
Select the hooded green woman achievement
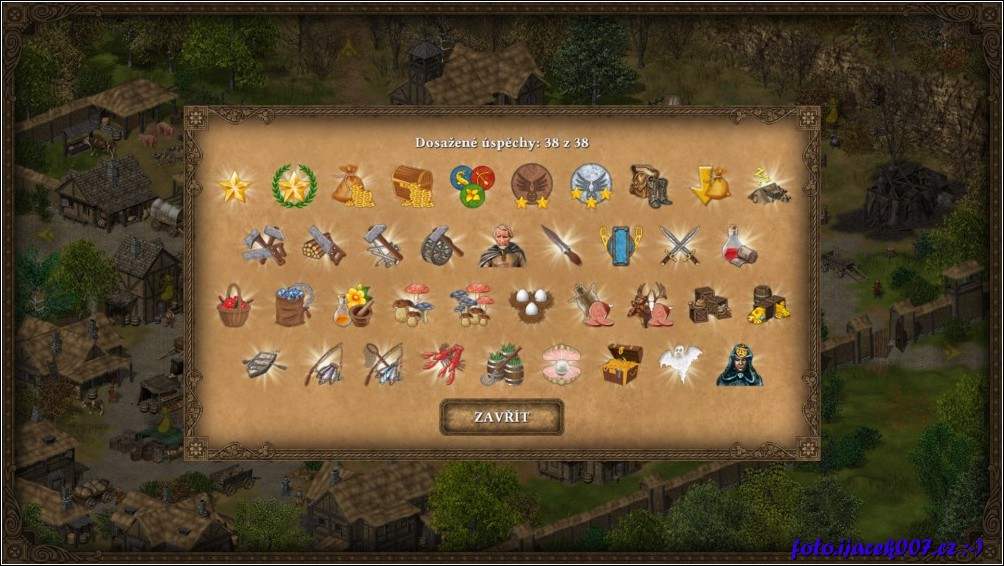coord(739,365)
